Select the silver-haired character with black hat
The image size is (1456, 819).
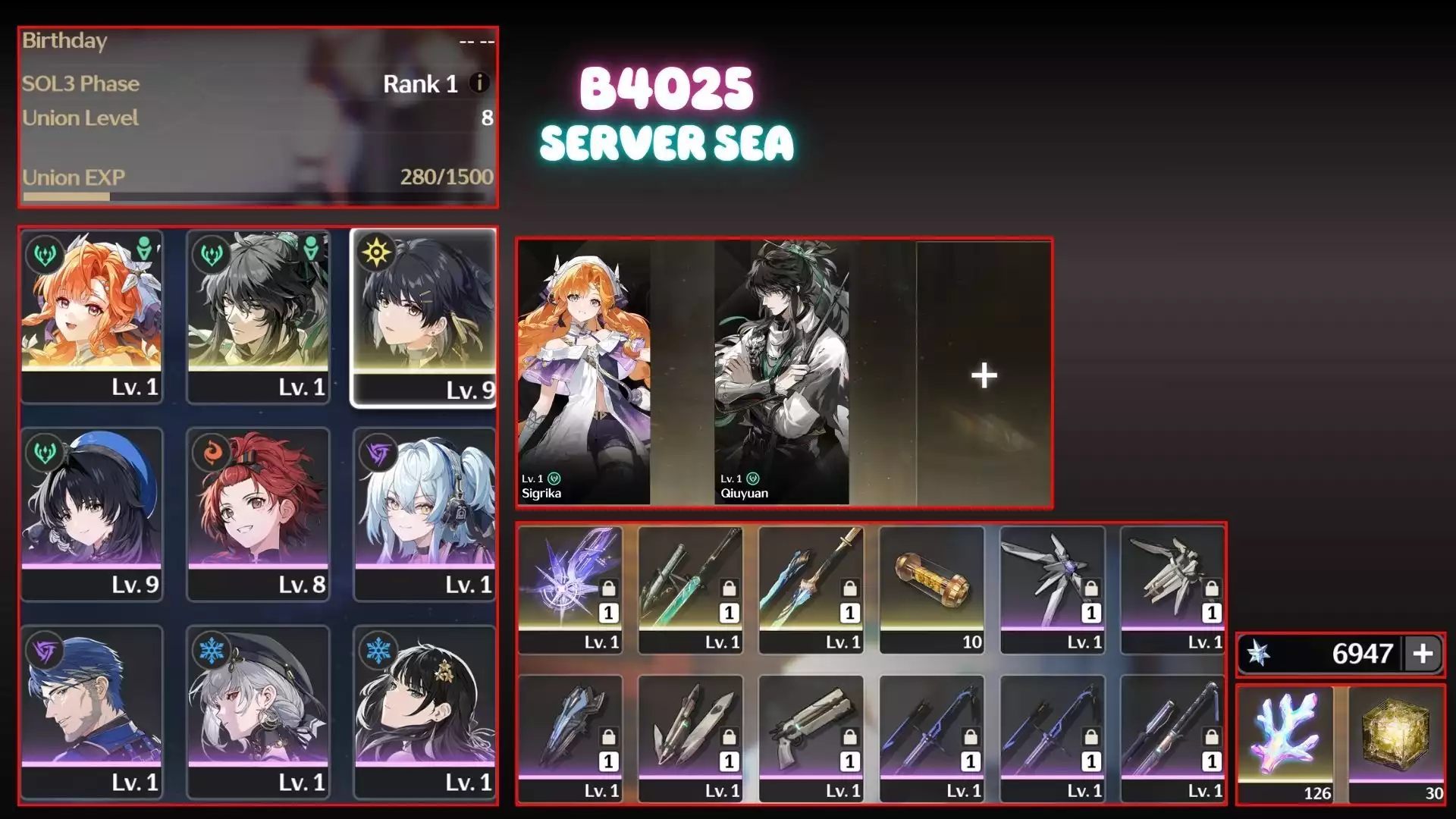click(258, 711)
